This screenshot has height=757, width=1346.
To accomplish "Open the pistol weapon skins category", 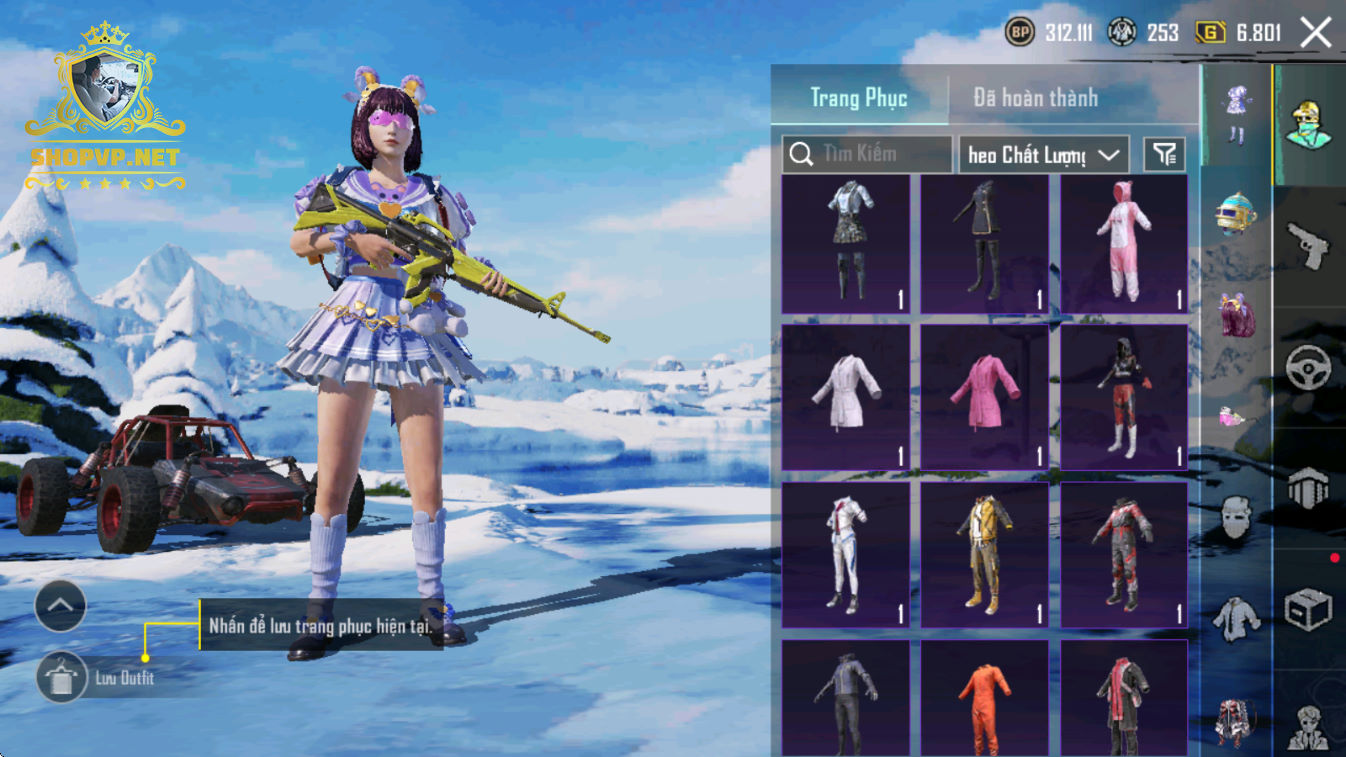I will click(1309, 245).
